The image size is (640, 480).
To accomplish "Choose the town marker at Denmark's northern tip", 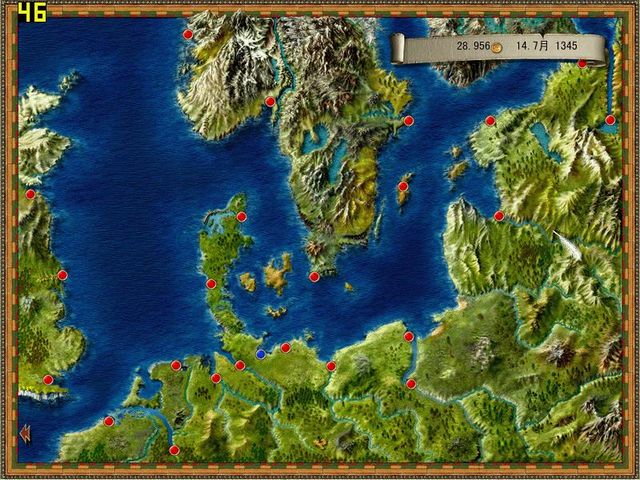I will coord(241,216).
